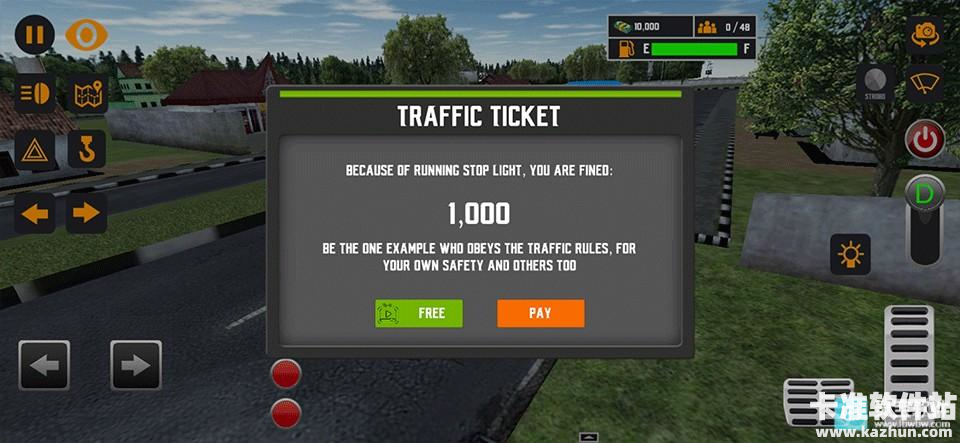
Task: Turn on the cabin light bulb
Action: tap(851, 255)
